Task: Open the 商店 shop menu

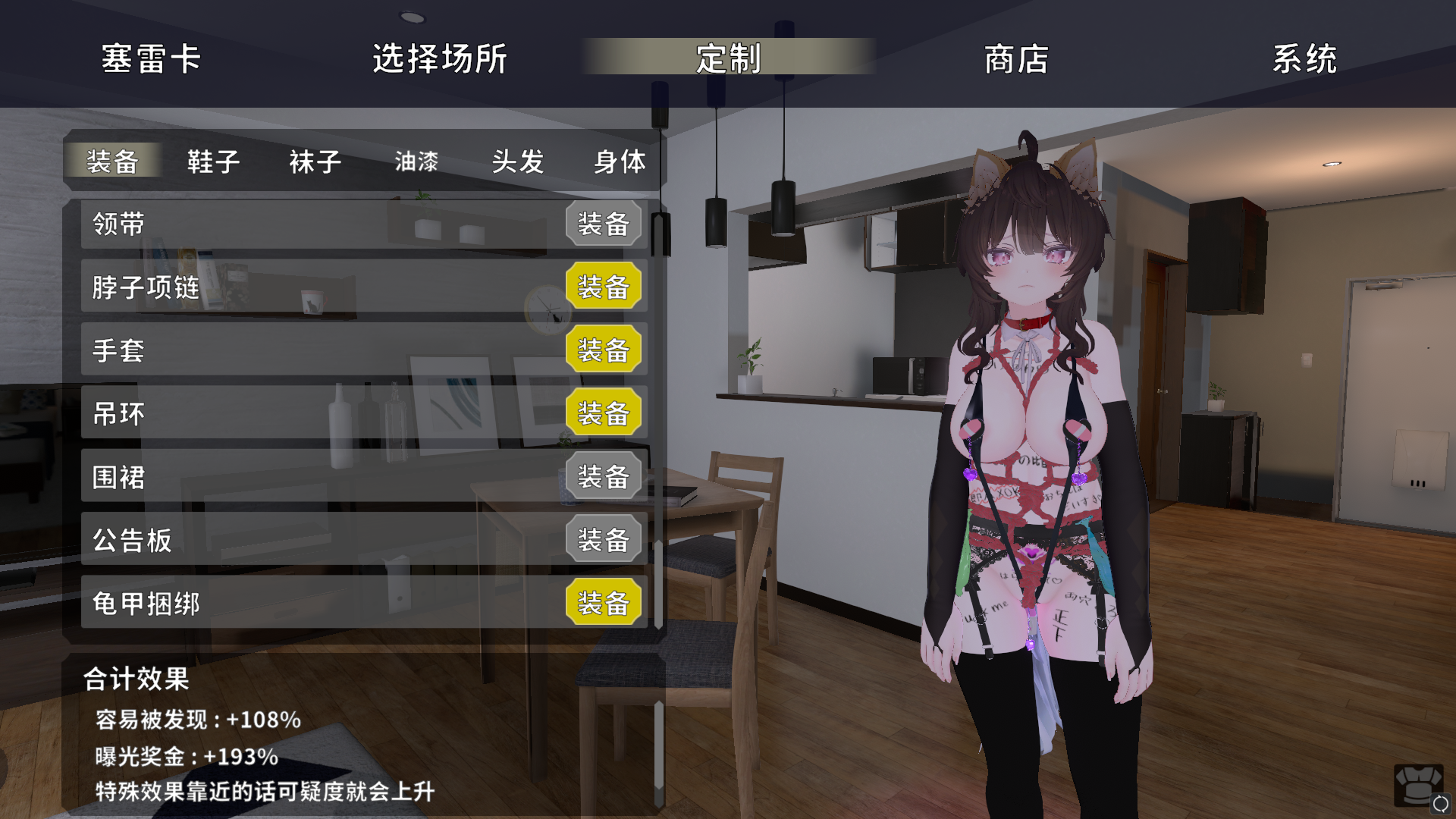Action: pos(1016,58)
